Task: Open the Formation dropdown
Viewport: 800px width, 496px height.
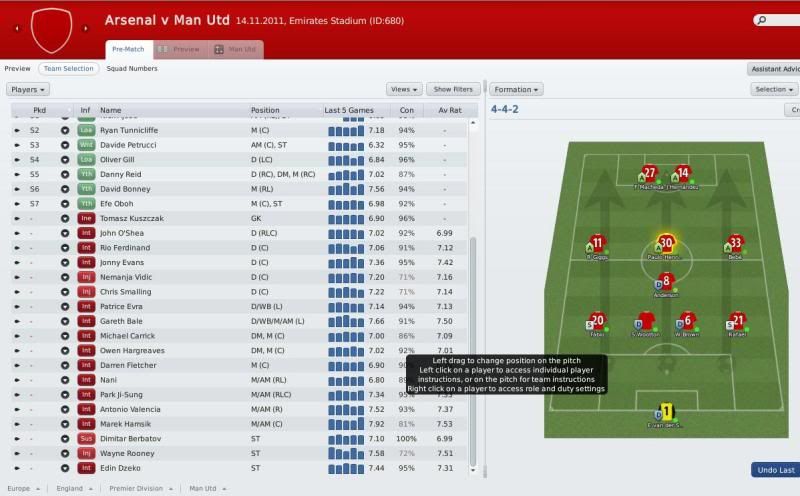Action: 516,89
